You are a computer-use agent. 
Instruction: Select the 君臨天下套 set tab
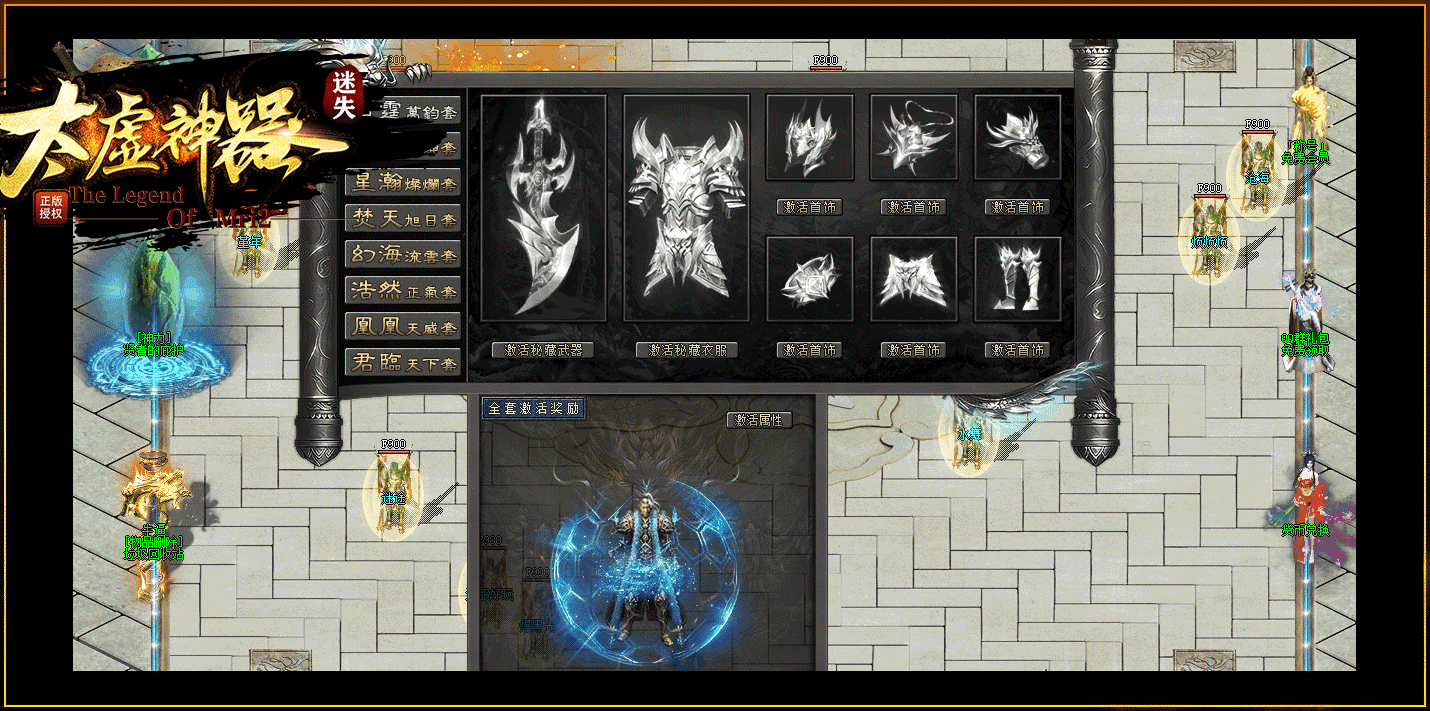(x=403, y=363)
